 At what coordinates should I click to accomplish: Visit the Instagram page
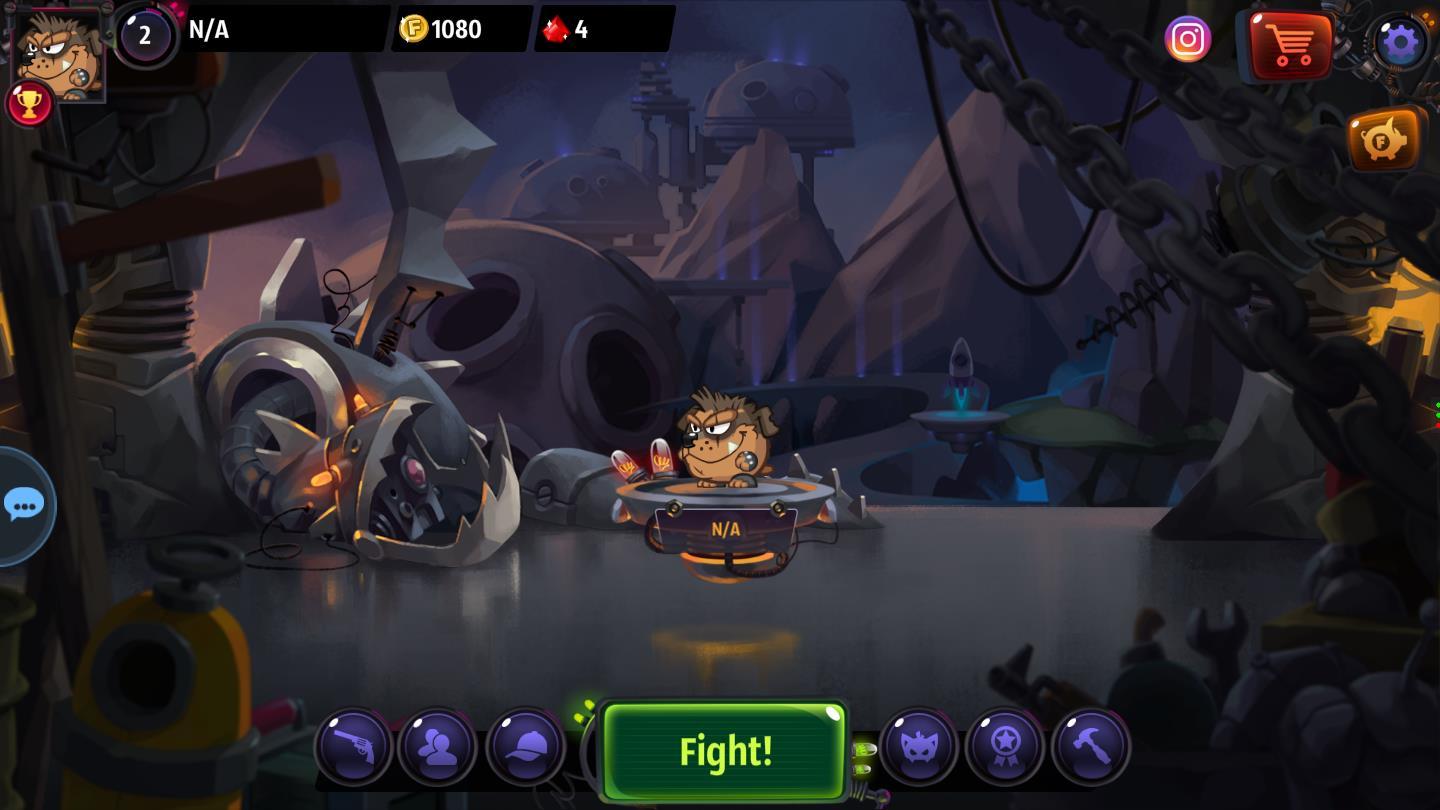pos(1188,40)
